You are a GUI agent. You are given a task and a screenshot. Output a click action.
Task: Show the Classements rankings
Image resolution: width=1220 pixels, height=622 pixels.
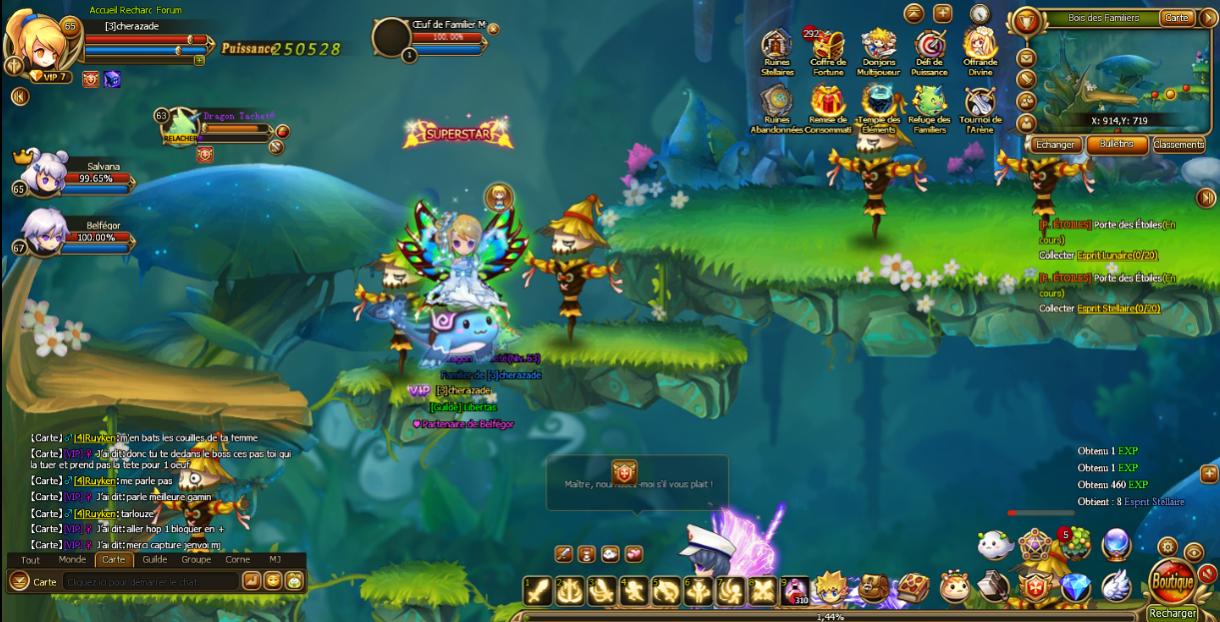tap(1178, 145)
